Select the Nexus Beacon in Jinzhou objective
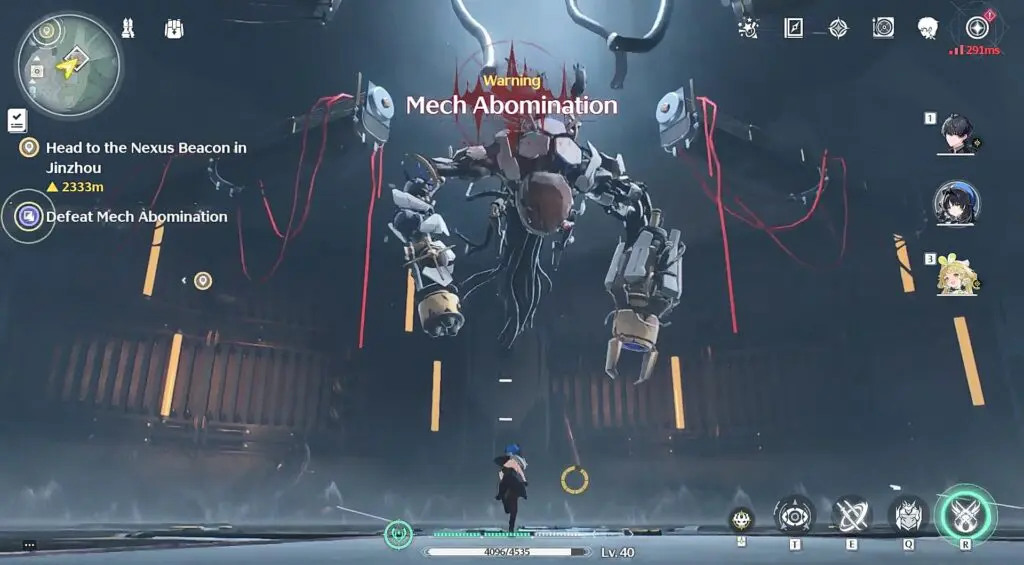1024x565 pixels. pyautogui.click(x=146, y=156)
